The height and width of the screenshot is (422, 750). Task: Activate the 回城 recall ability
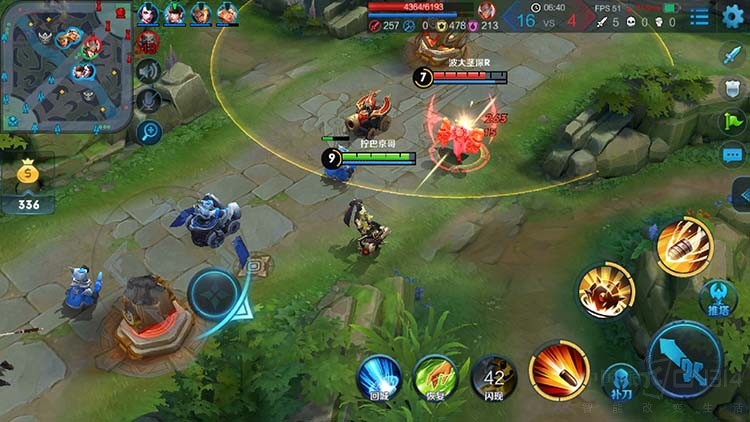(x=379, y=376)
